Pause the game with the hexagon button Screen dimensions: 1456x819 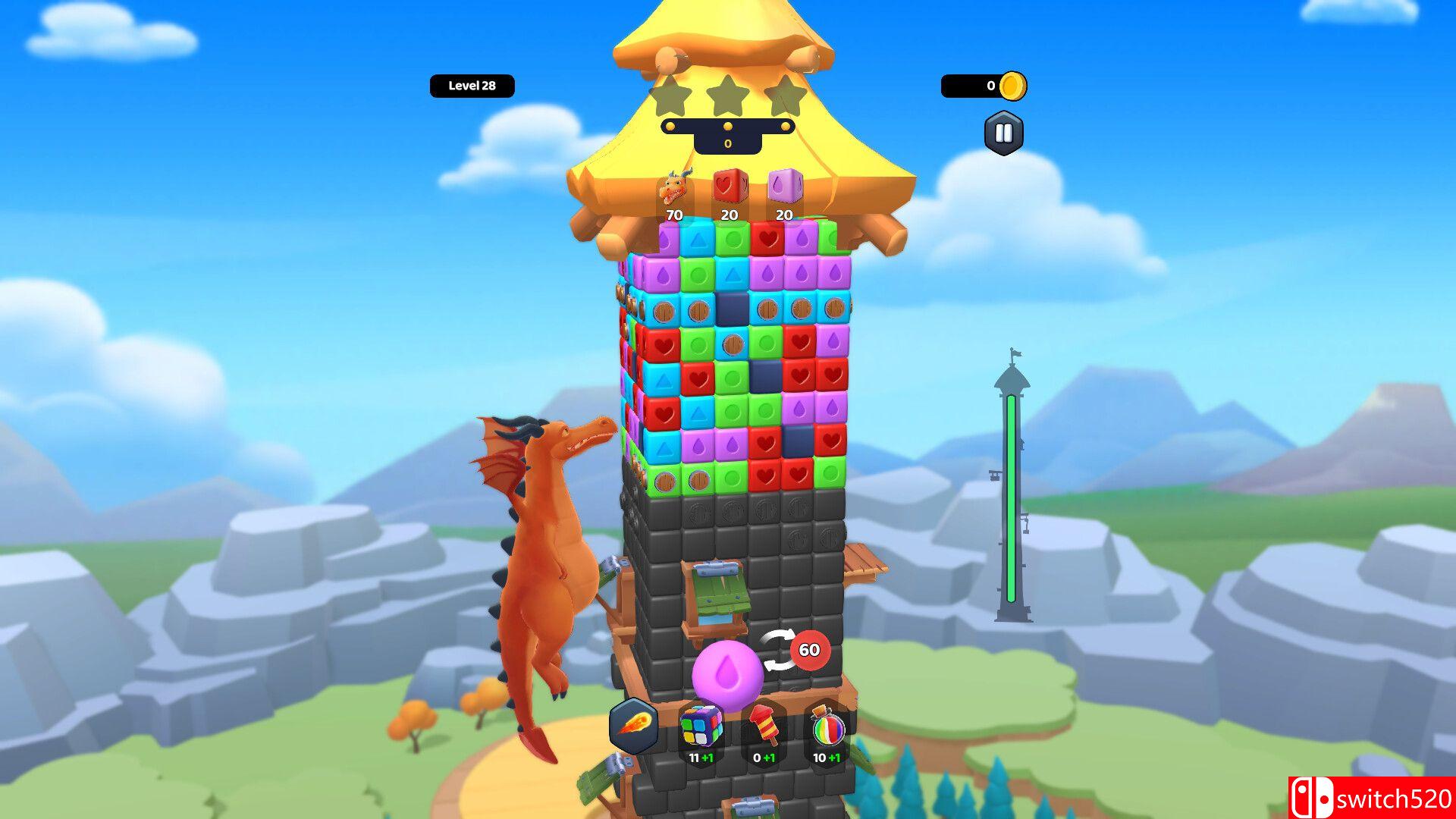tap(1003, 133)
